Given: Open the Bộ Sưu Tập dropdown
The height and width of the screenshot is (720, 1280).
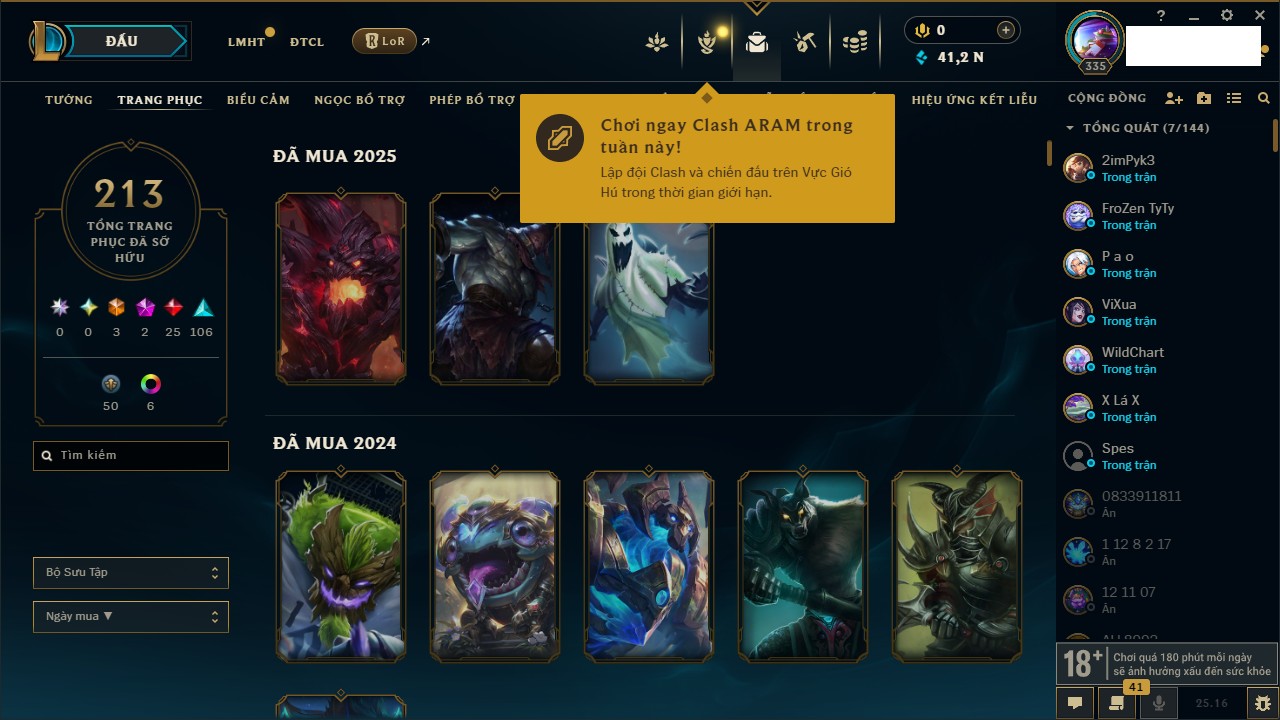Looking at the screenshot, I should tap(131, 573).
